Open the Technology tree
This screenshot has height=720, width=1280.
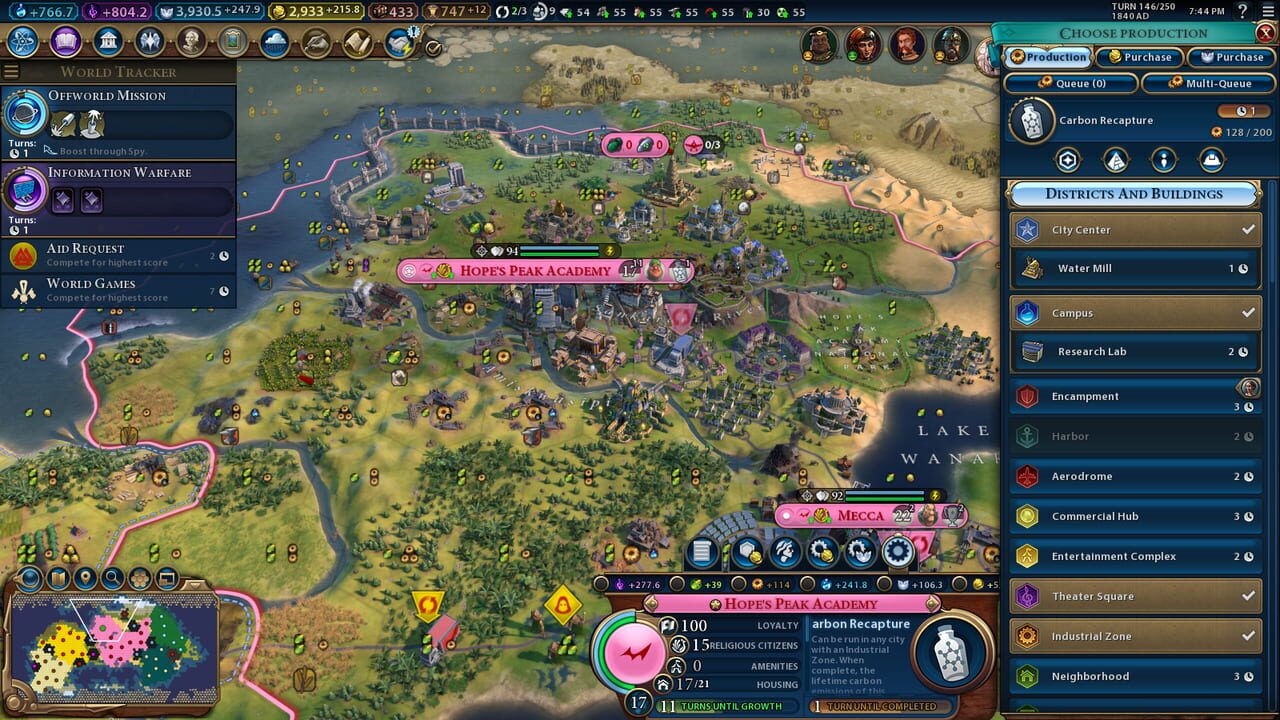[x=22, y=42]
